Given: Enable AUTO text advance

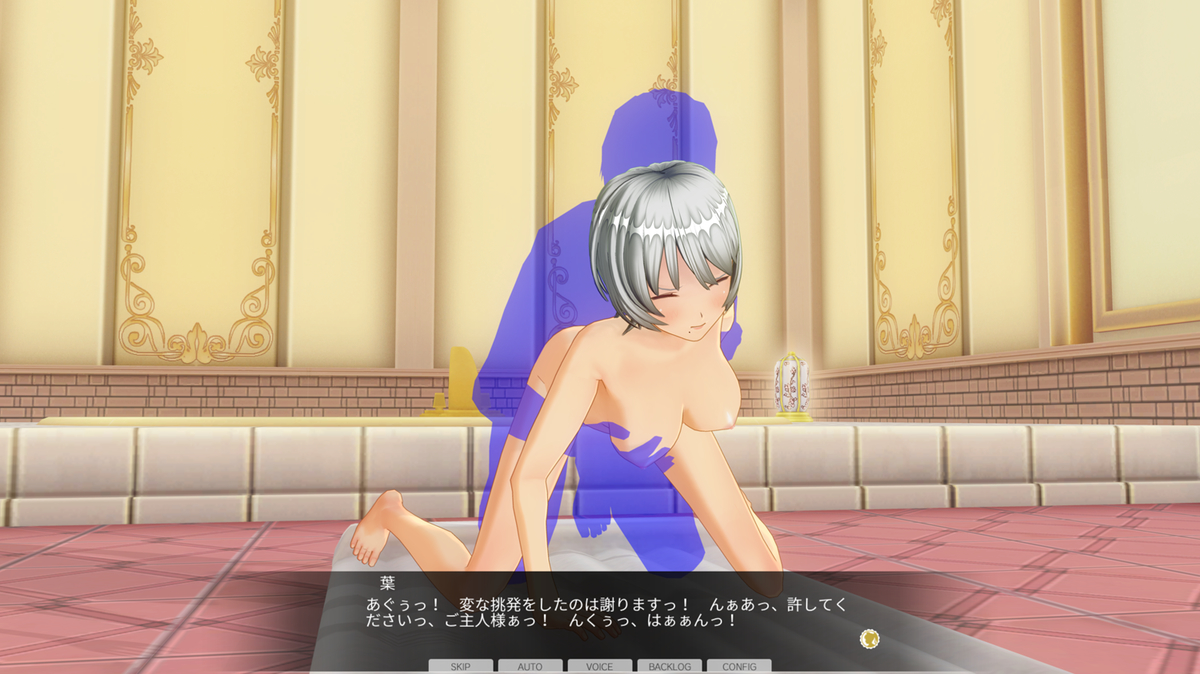Looking at the screenshot, I should click(530, 666).
